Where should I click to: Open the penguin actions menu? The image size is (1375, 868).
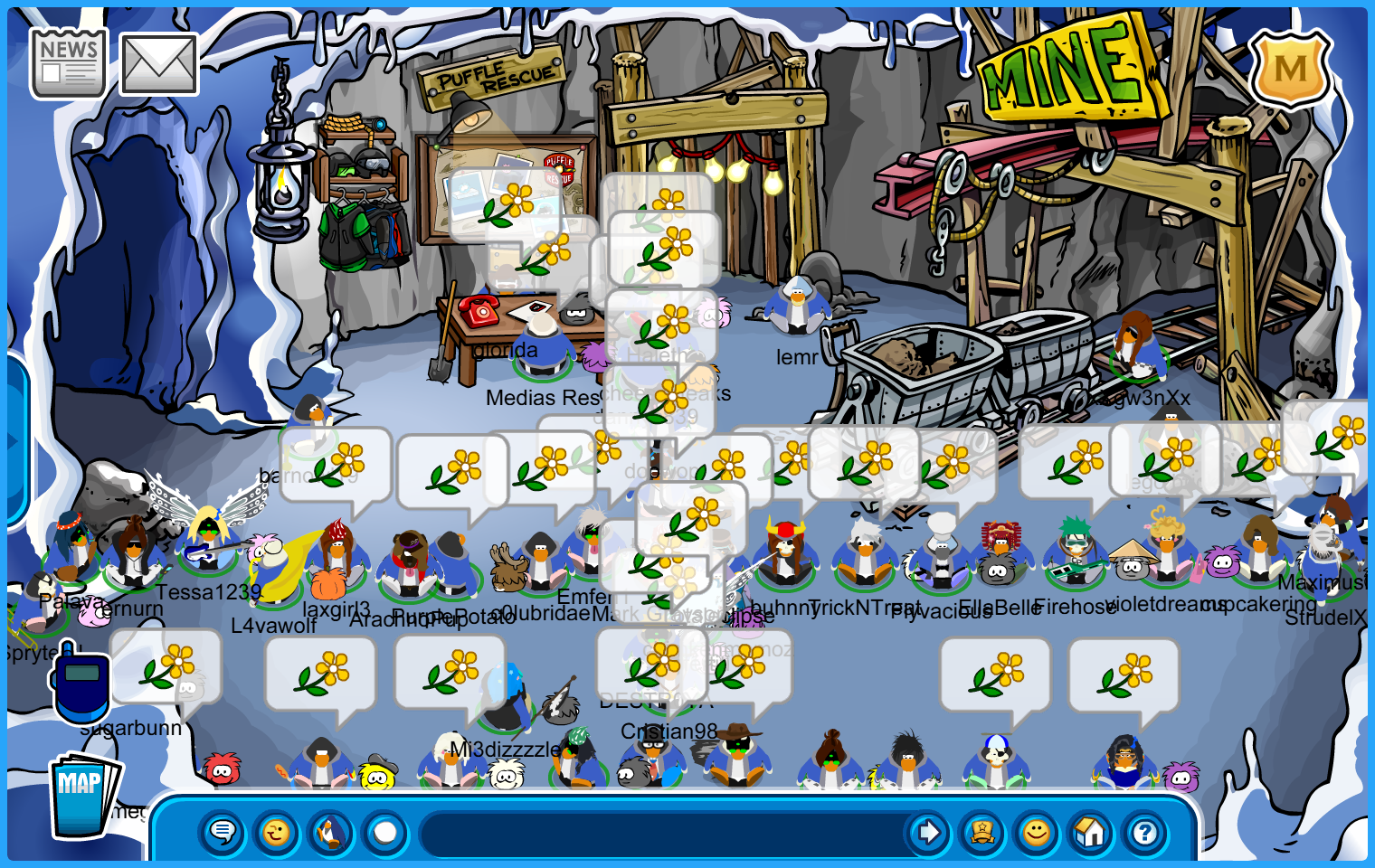[331, 832]
